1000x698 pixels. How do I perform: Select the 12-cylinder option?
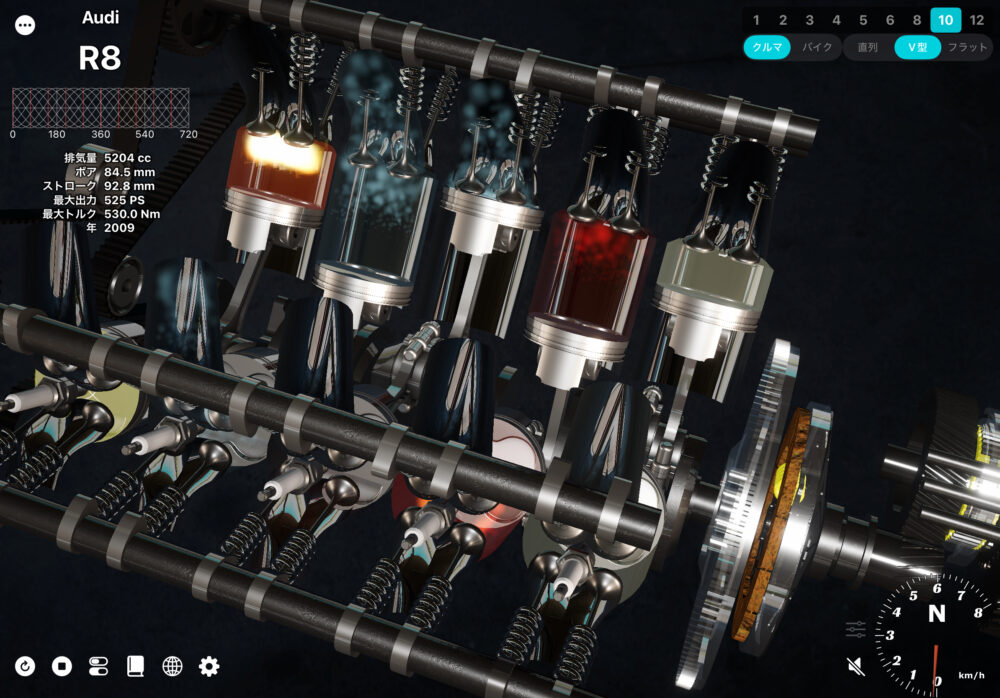(x=977, y=20)
